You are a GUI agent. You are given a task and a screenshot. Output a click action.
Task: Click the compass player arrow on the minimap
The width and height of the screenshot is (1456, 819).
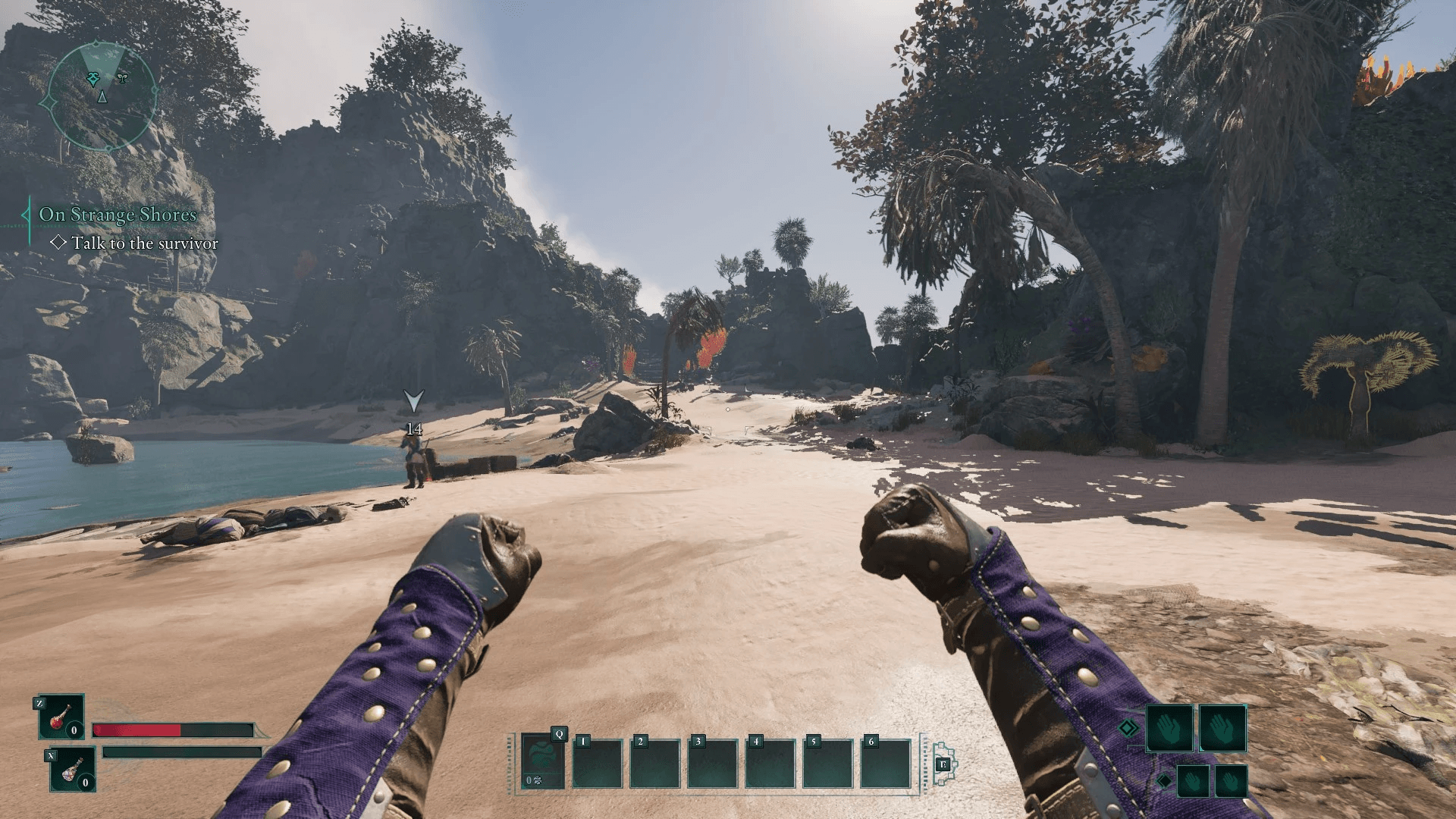pos(101,97)
